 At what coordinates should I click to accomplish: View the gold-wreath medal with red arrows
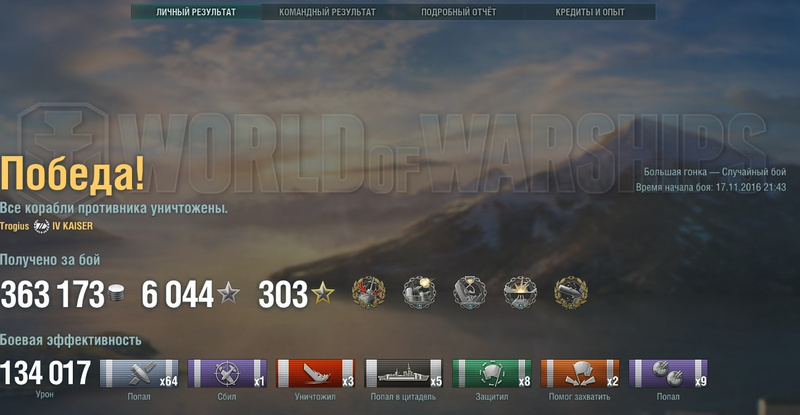369,292
